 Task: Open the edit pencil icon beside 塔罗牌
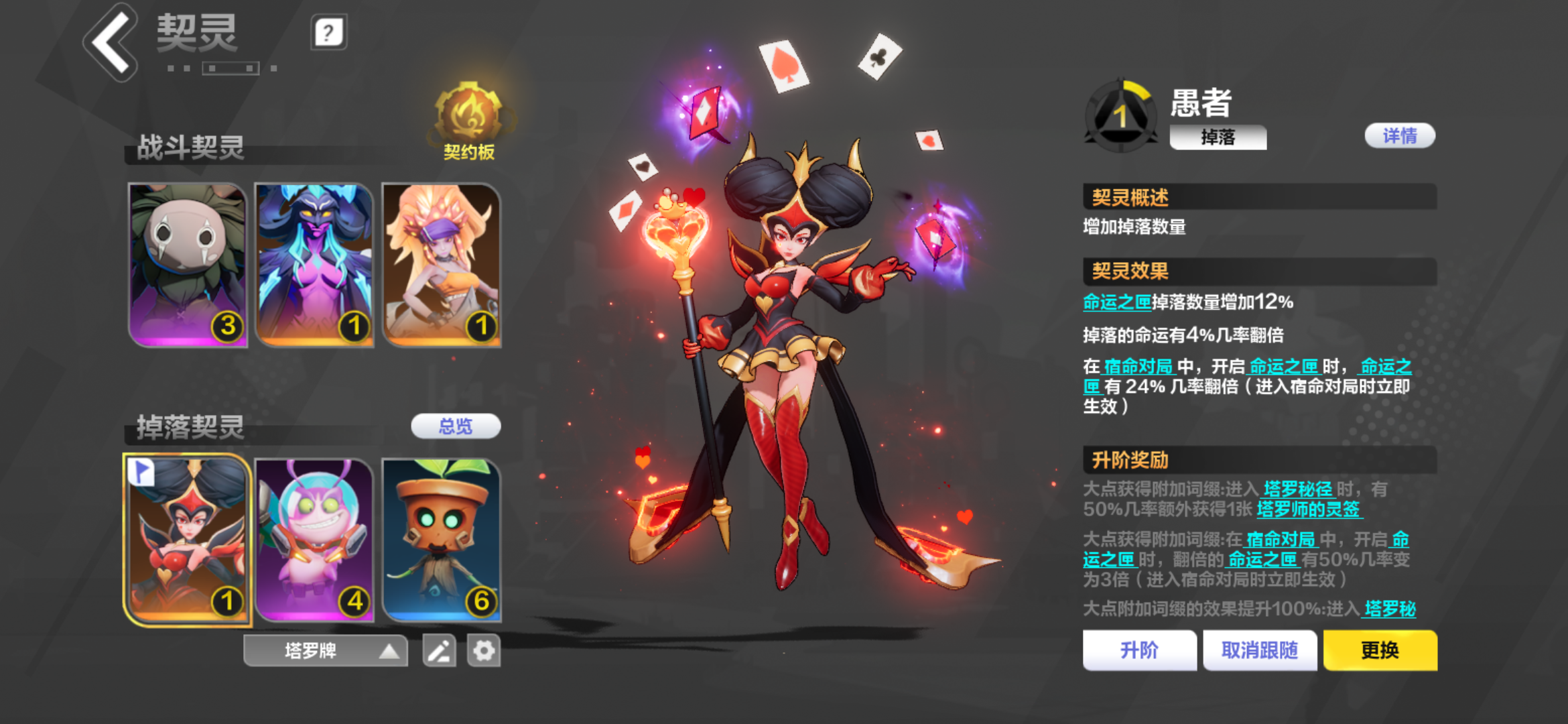439,650
